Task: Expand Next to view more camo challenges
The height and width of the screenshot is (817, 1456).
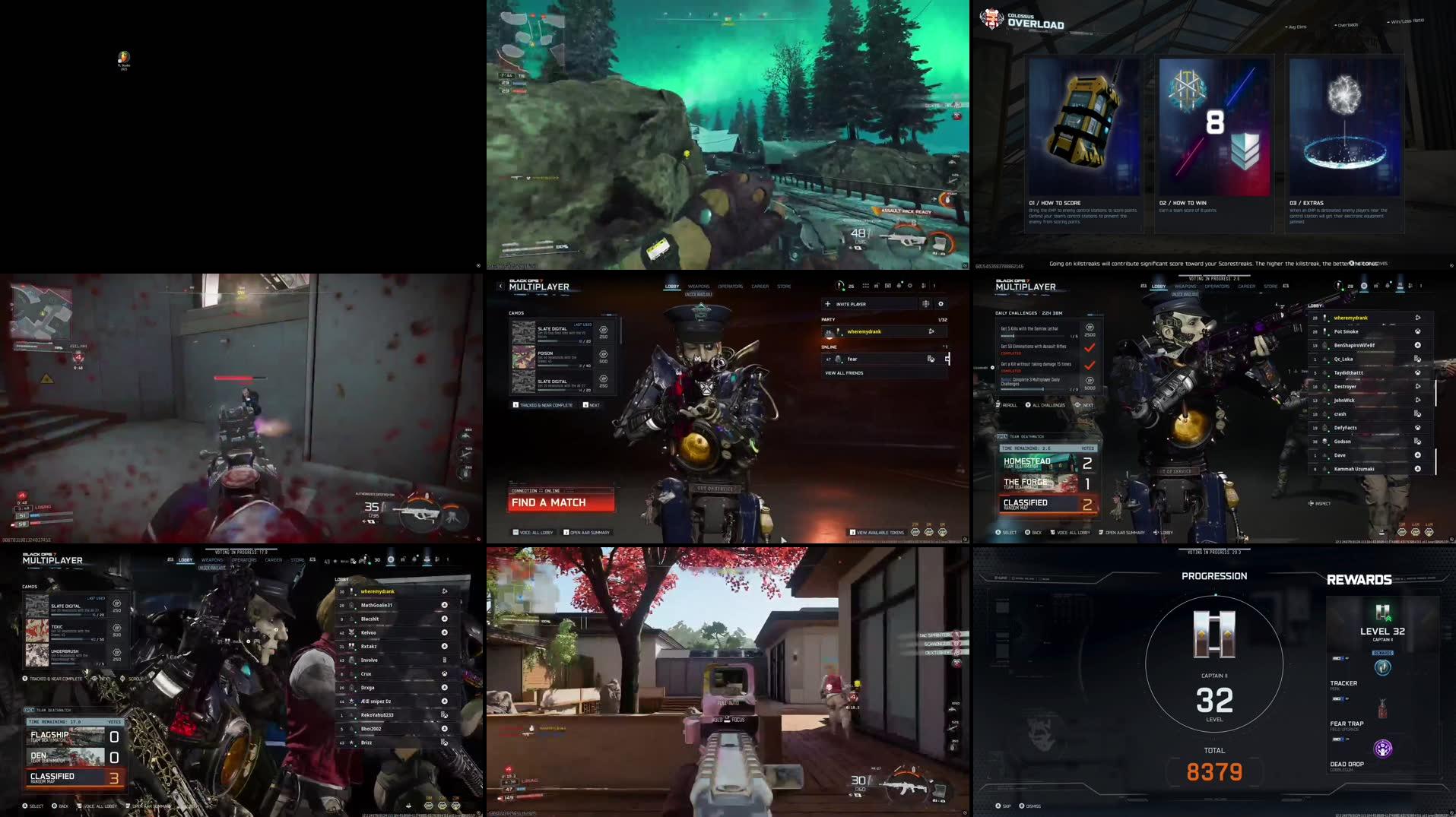Action: click(x=593, y=405)
